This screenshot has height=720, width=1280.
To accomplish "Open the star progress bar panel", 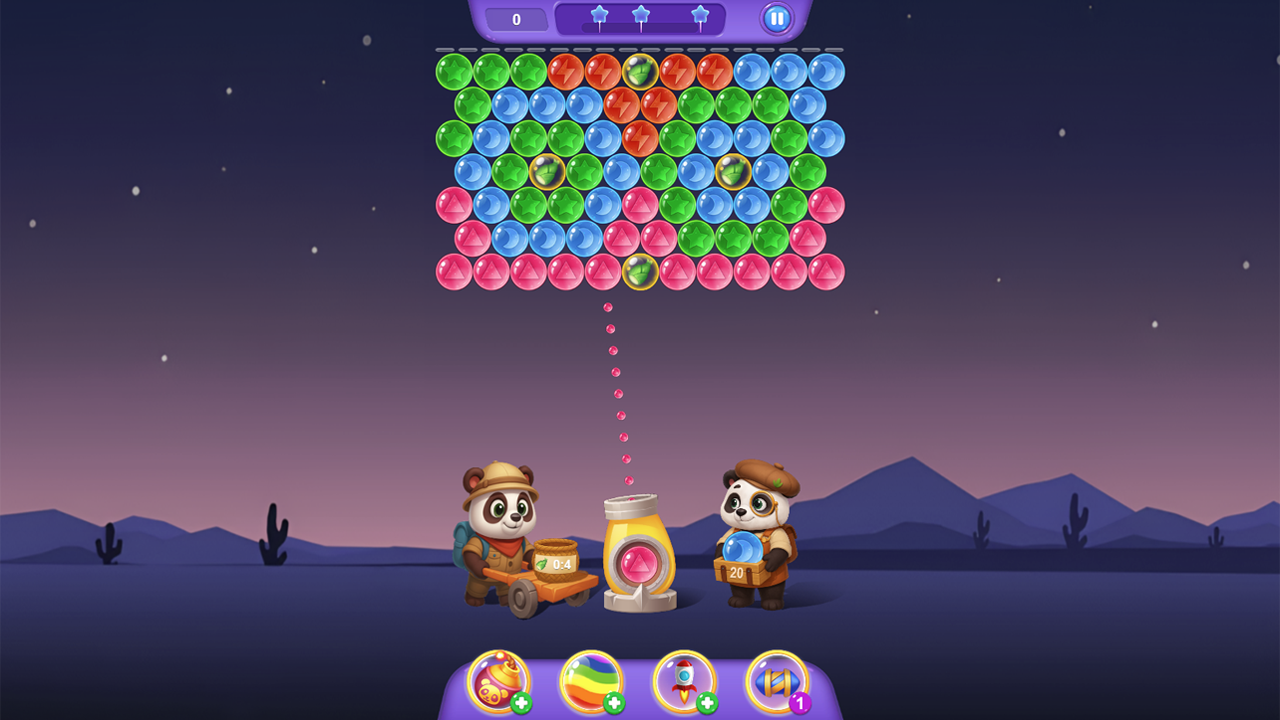I will (x=640, y=18).
